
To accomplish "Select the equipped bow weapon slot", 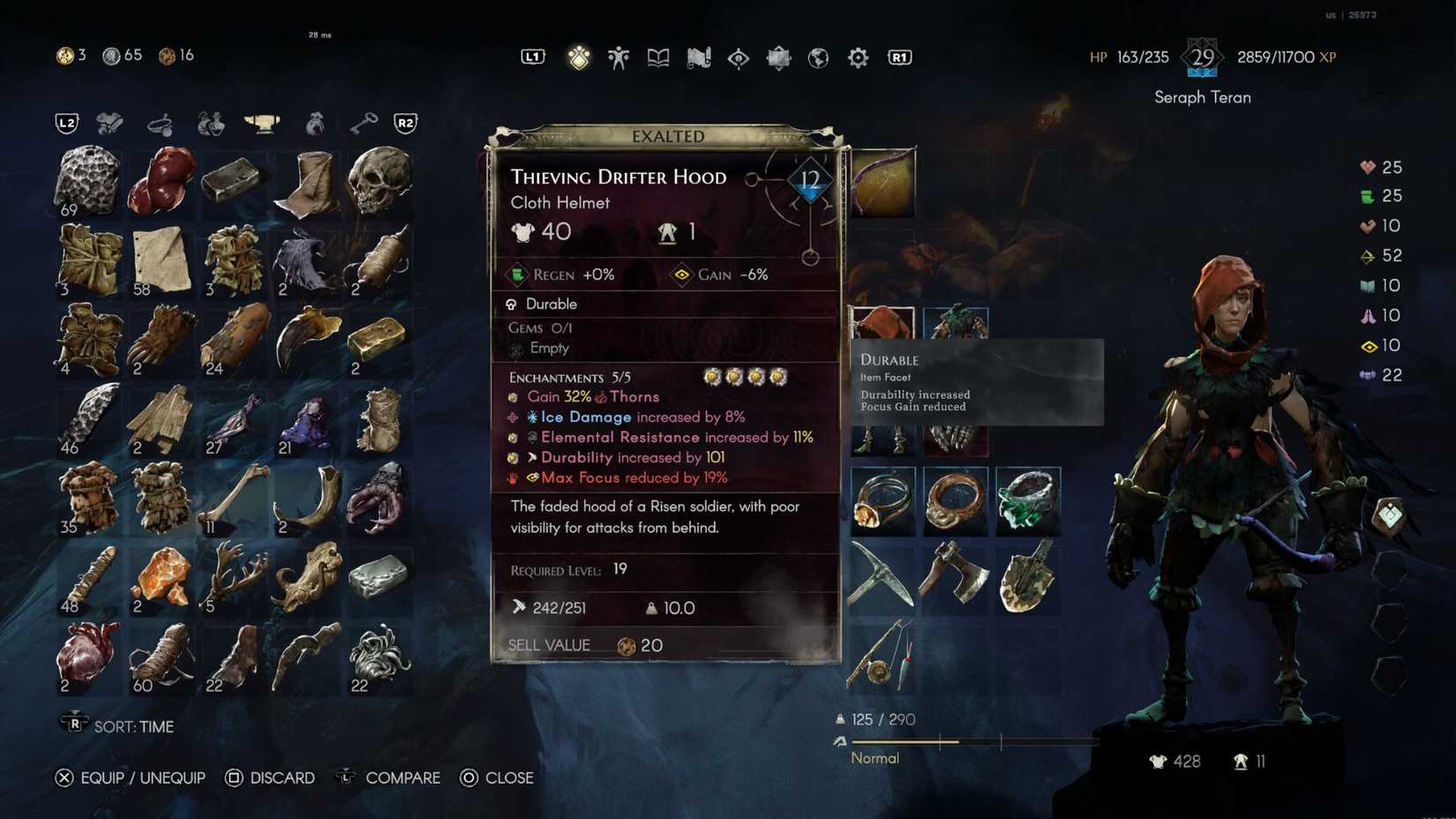I will point(882,183).
